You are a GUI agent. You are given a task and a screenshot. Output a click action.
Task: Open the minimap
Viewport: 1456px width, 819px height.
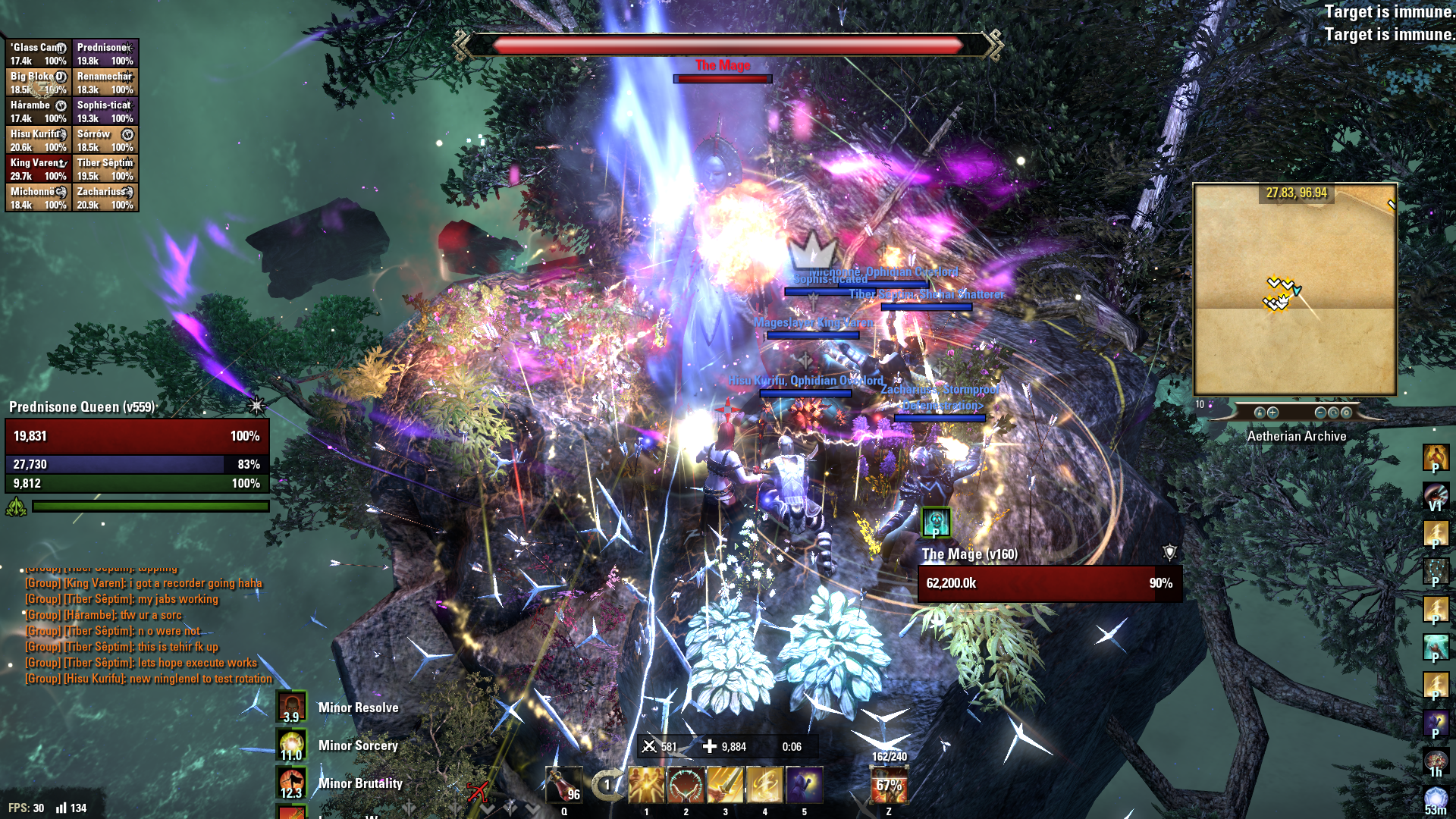1294,289
